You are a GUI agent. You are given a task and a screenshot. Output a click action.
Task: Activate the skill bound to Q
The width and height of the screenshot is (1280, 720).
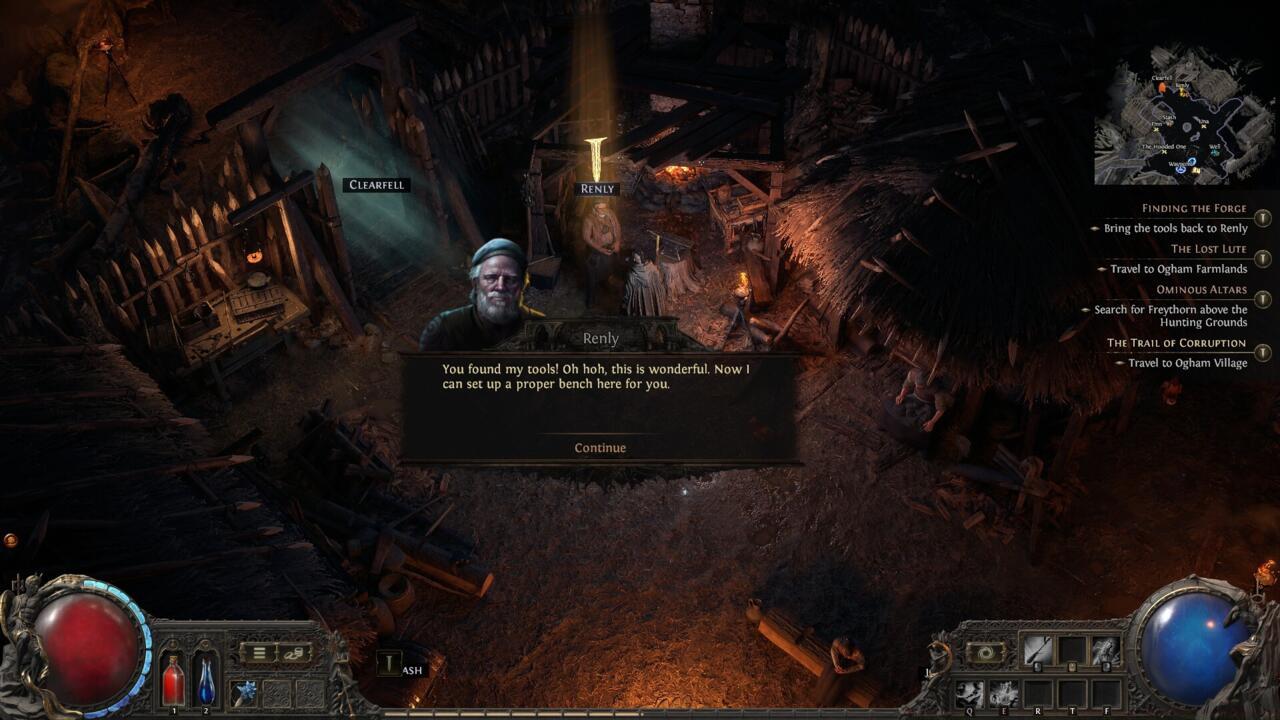coord(970,693)
